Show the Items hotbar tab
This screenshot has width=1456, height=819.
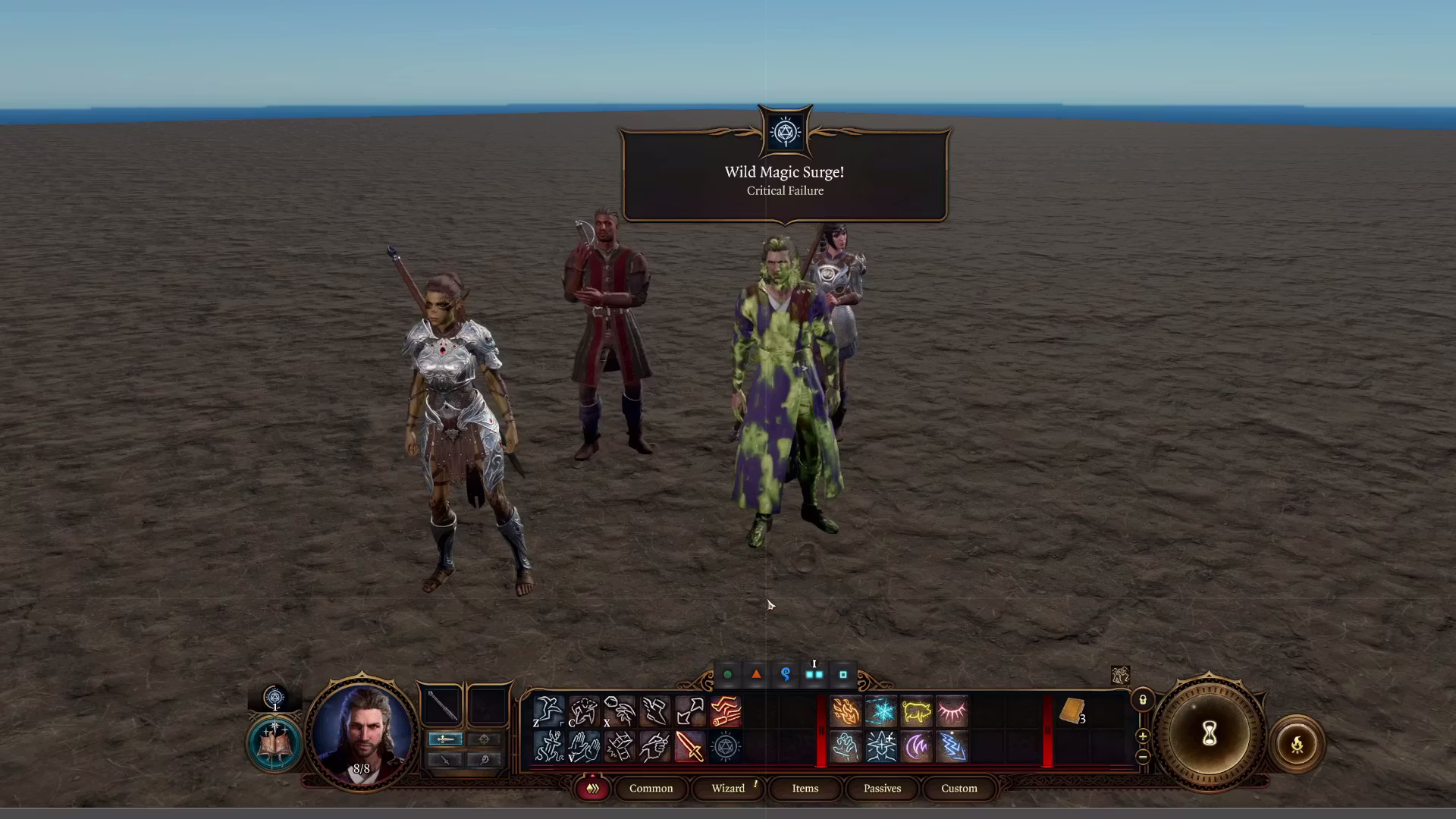(805, 789)
